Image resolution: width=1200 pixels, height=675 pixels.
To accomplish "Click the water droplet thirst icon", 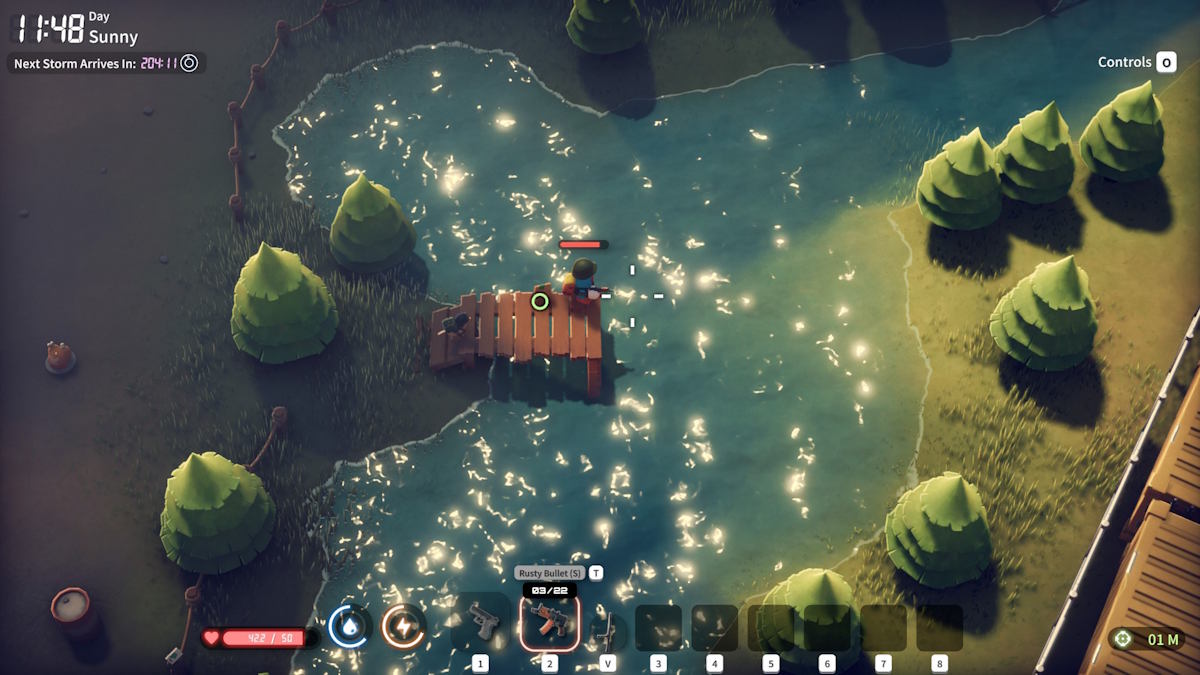I will pyautogui.click(x=348, y=628).
